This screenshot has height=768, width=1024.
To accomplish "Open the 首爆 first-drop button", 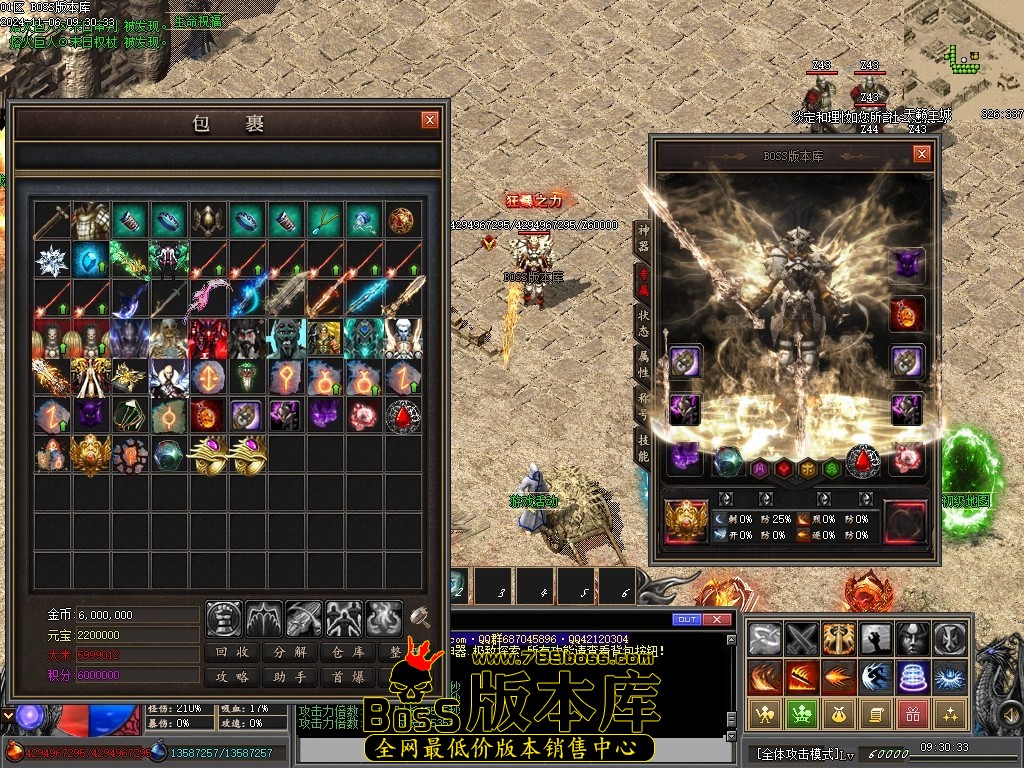I will click(x=347, y=677).
